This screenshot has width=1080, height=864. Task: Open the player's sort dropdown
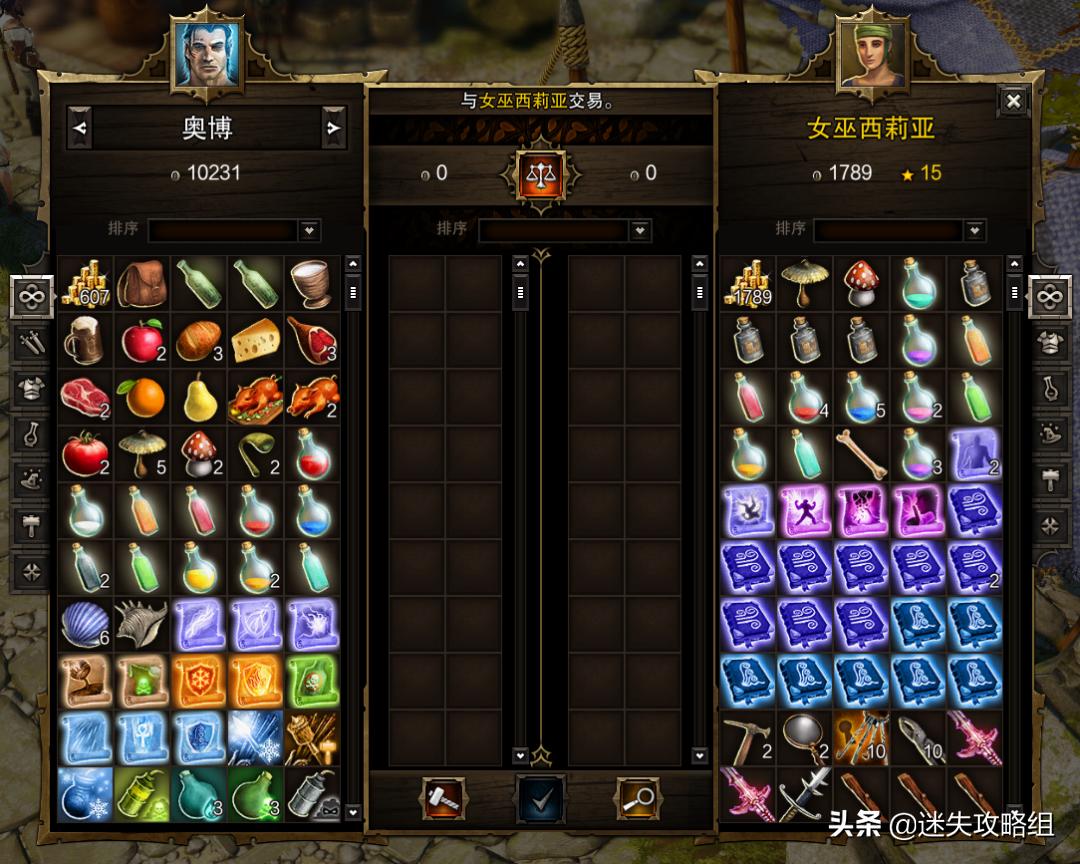[x=309, y=230]
